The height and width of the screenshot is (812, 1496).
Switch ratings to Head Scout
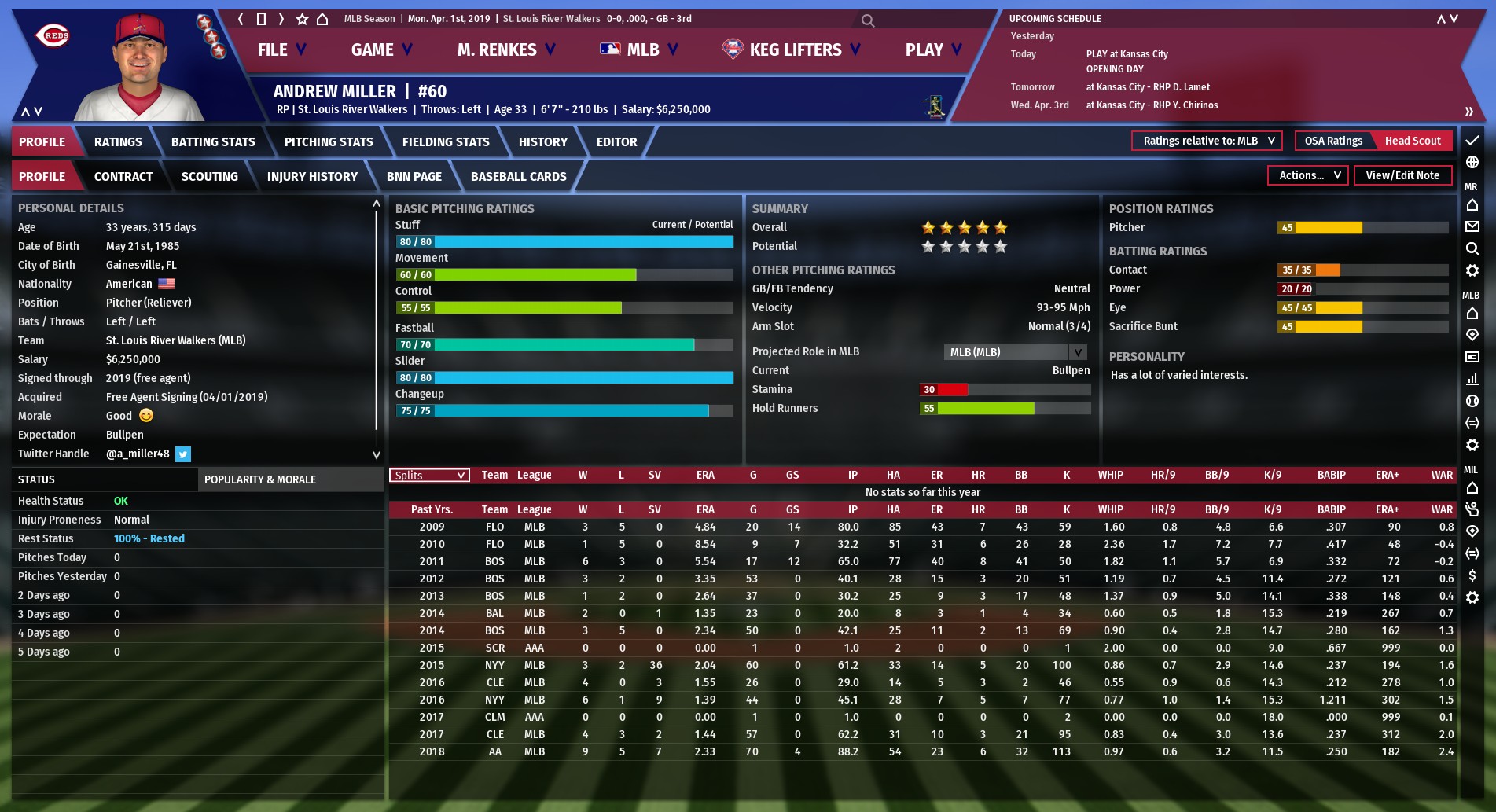pyautogui.click(x=1412, y=141)
